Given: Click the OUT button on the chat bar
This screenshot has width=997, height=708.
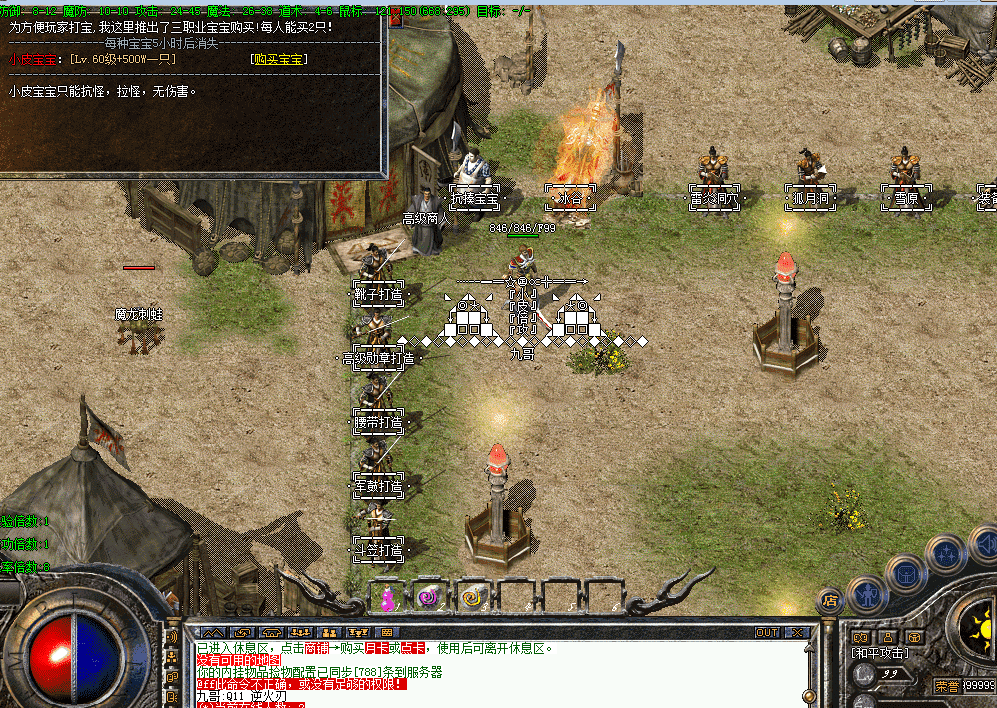Looking at the screenshot, I should coord(767,632).
